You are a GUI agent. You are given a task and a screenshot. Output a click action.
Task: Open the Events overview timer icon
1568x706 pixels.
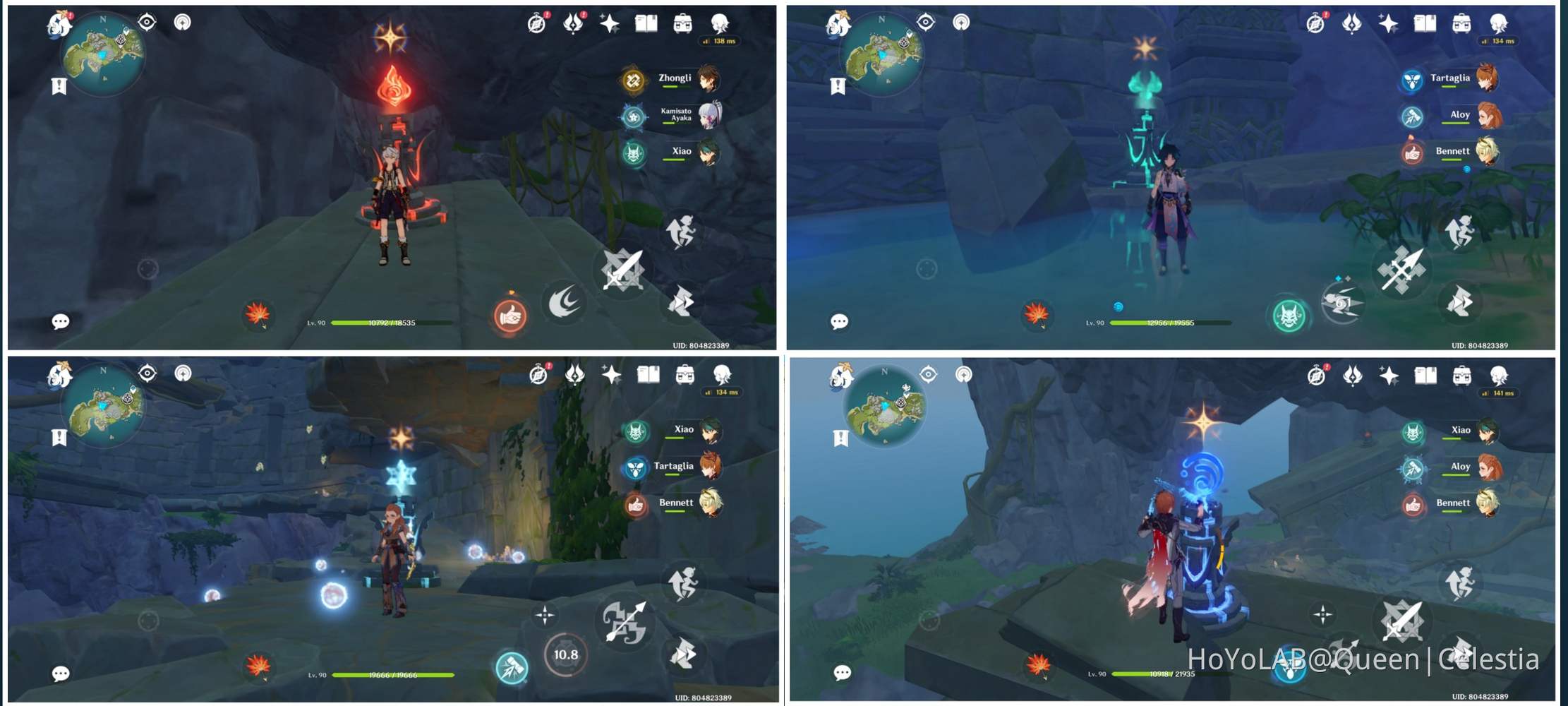pos(538,23)
